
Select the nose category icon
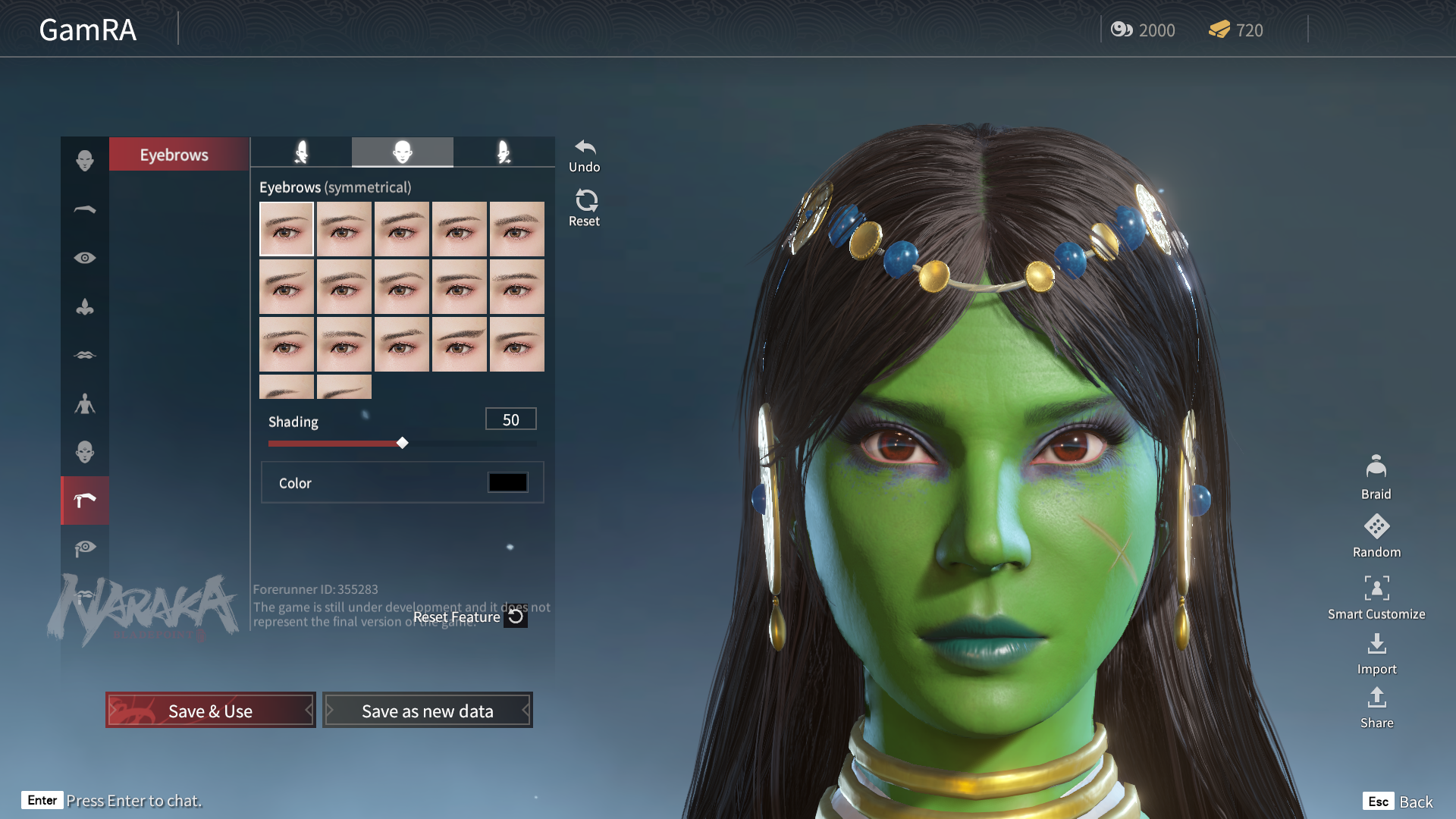click(x=85, y=306)
